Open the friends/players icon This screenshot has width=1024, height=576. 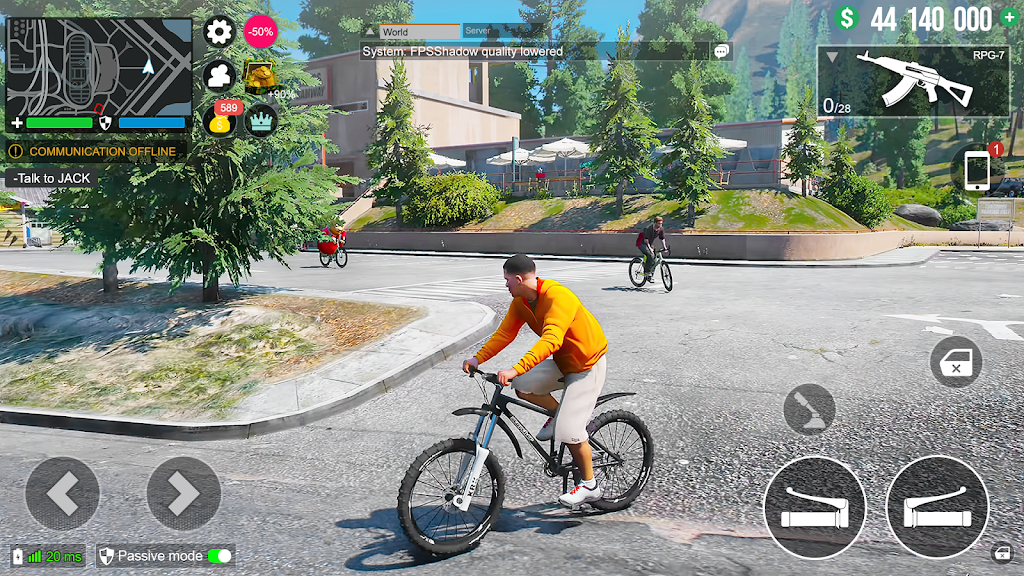219,76
